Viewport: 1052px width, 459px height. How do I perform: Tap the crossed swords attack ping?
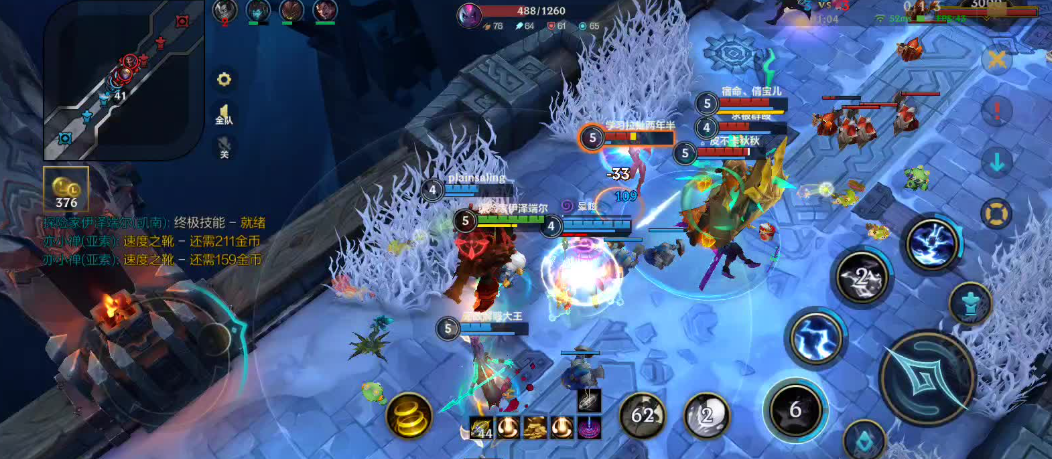click(x=996, y=59)
